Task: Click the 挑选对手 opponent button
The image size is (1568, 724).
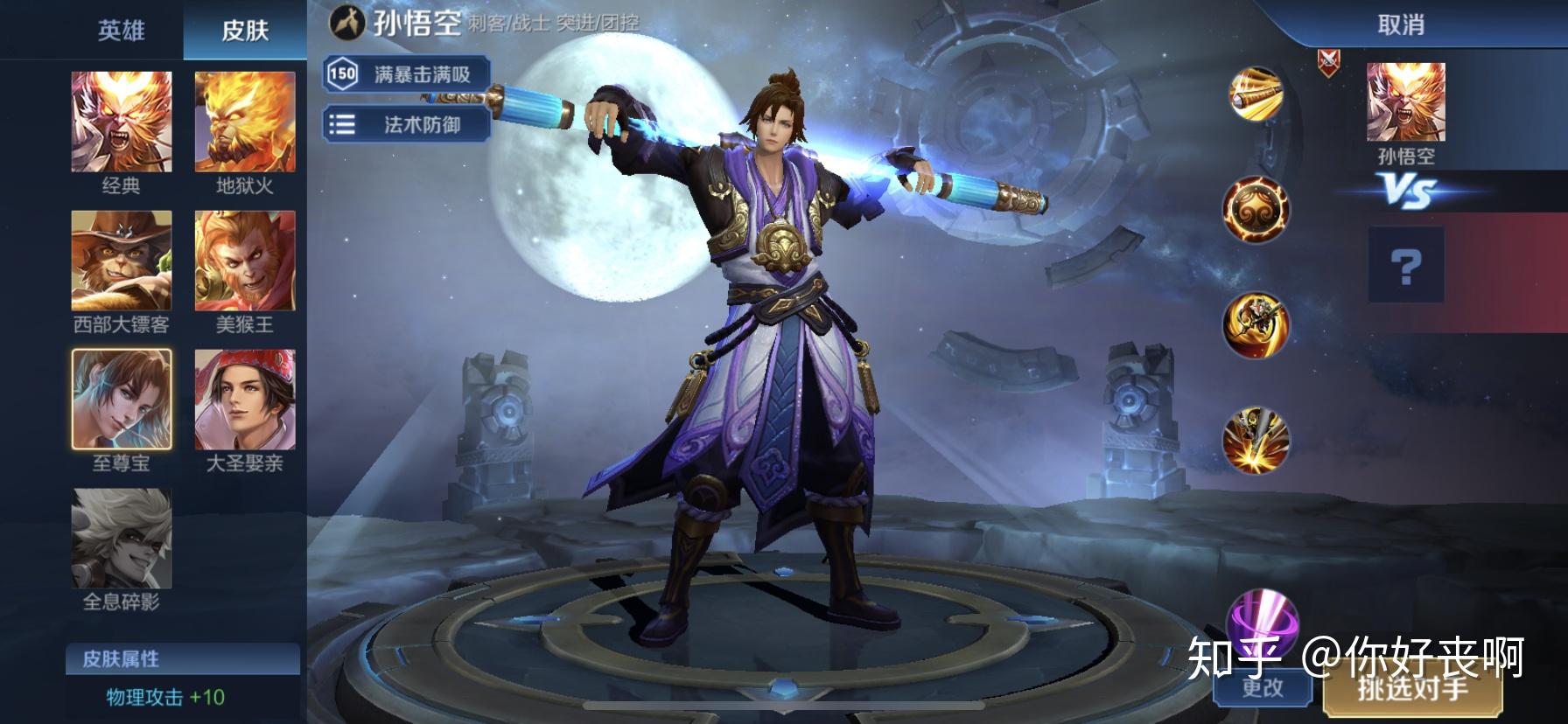Action: click(1412, 689)
